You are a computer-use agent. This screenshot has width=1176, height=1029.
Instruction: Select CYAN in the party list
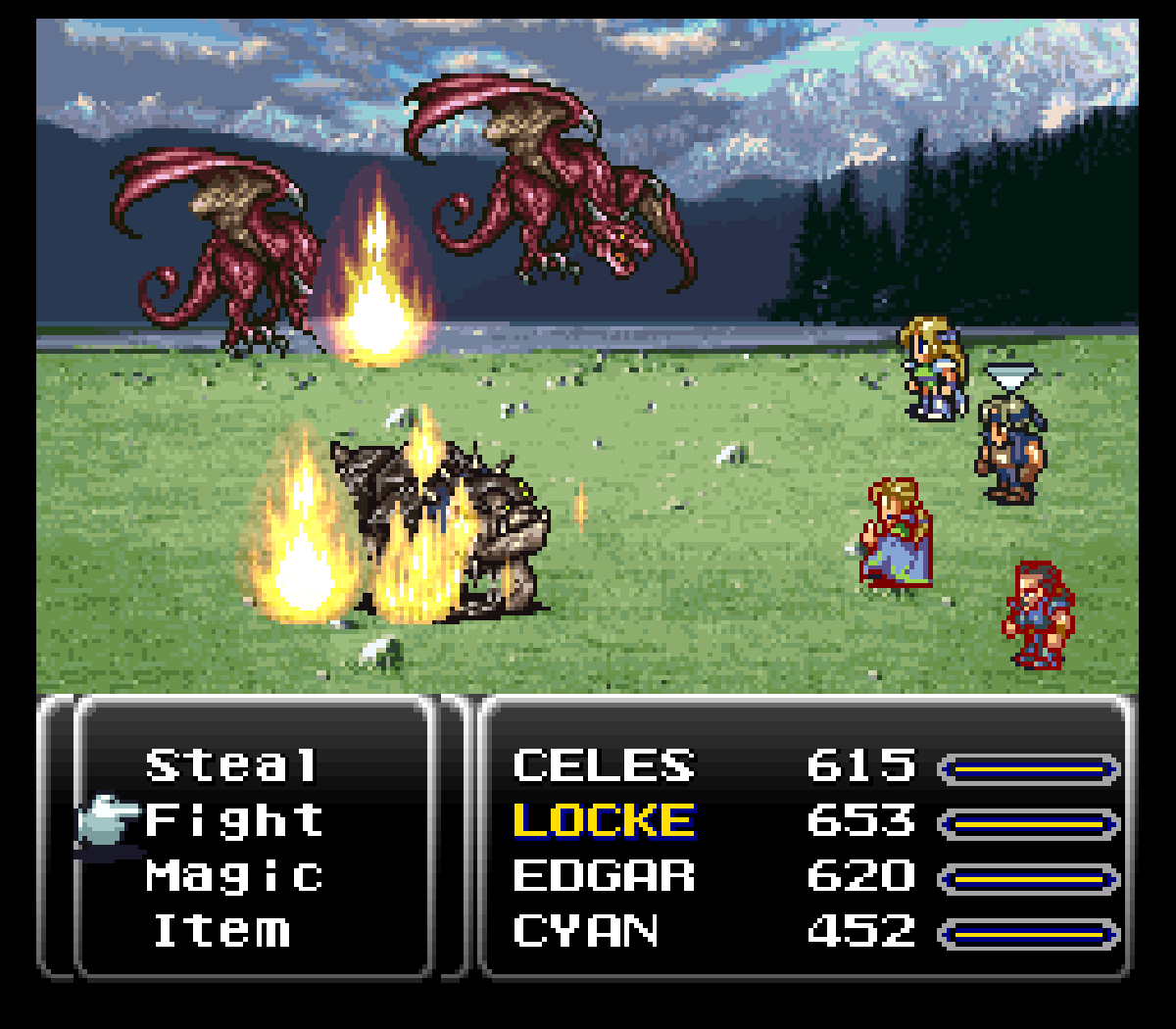[x=585, y=931]
